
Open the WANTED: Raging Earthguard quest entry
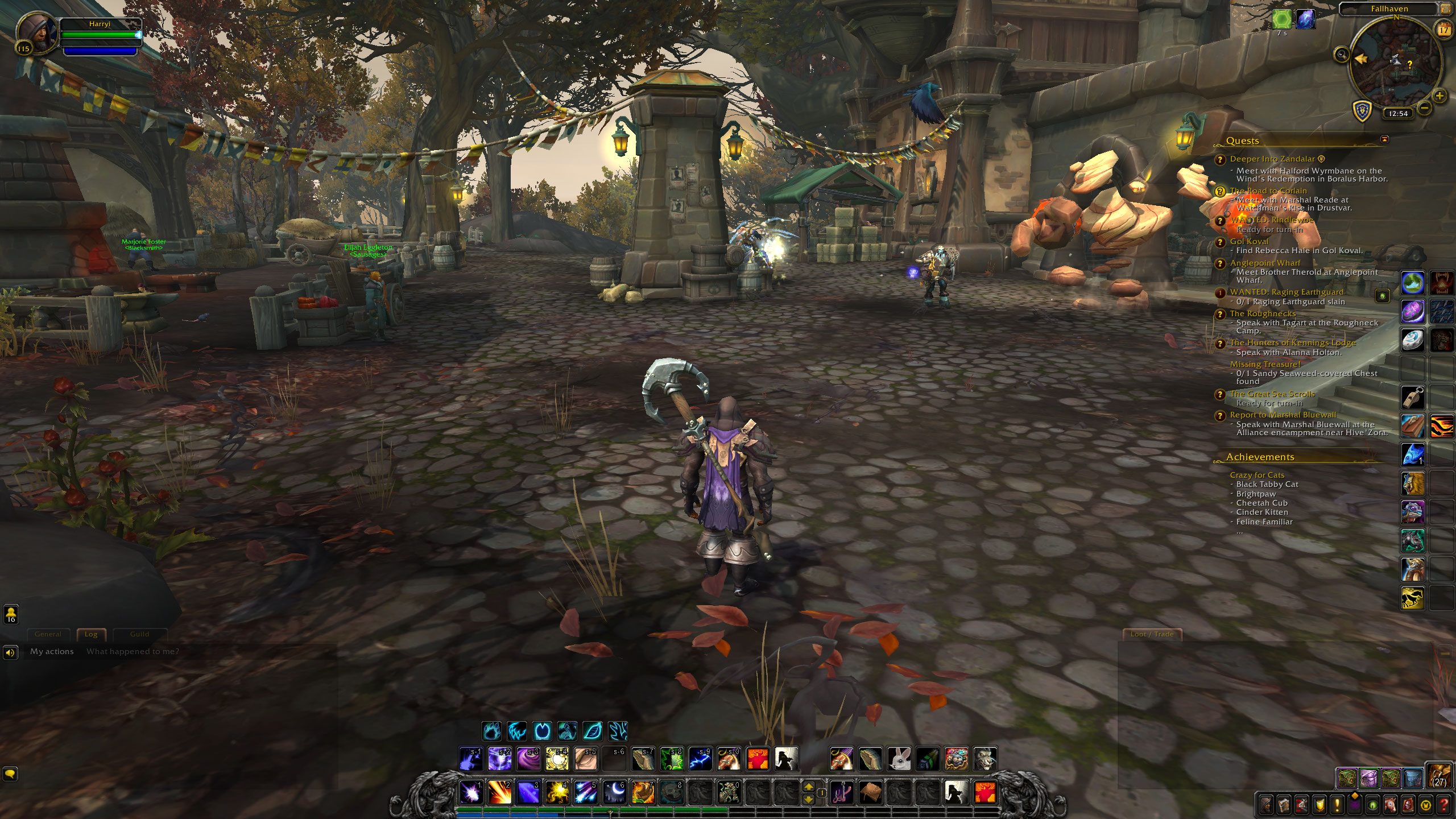[x=1287, y=292]
